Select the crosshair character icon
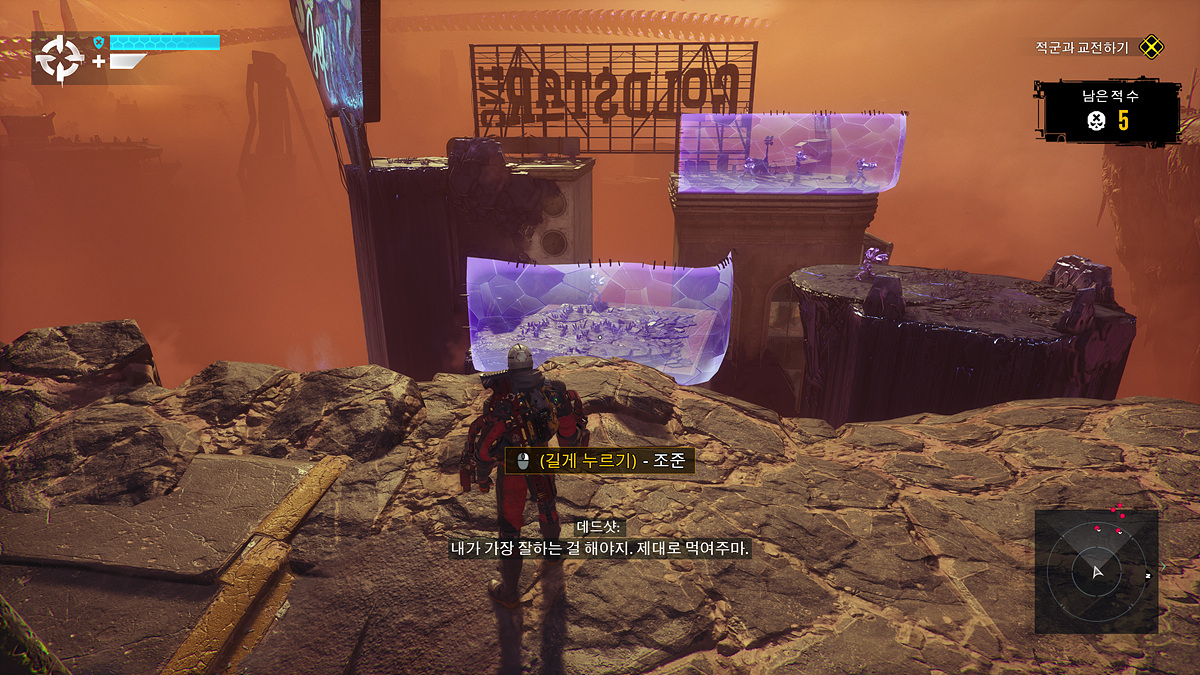Image resolution: width=1200 pixels, height=675 pixels. [x=59, y=59]
